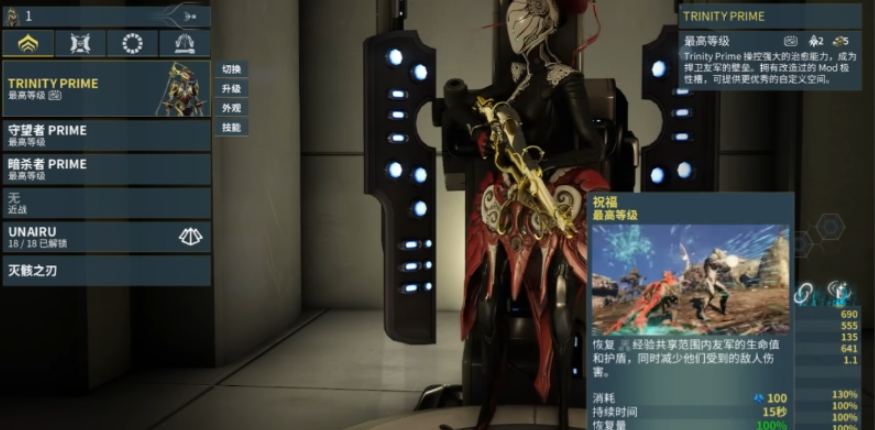Click the 切换 (switch) button
The width and height of the screenshot is (875, 430).
pos(231,69)
